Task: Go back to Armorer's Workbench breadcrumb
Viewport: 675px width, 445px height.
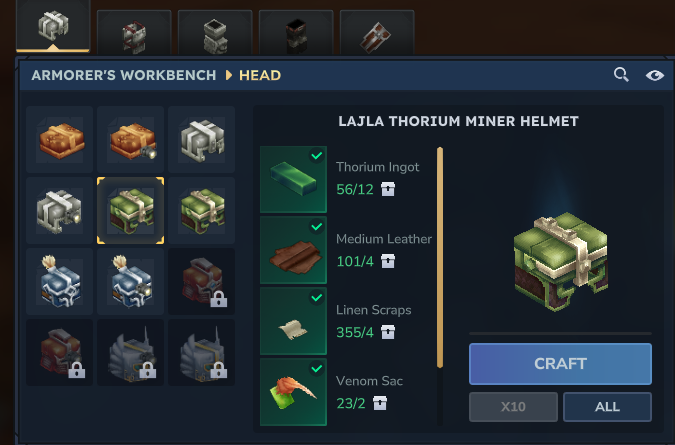Action: click(124, 75)
